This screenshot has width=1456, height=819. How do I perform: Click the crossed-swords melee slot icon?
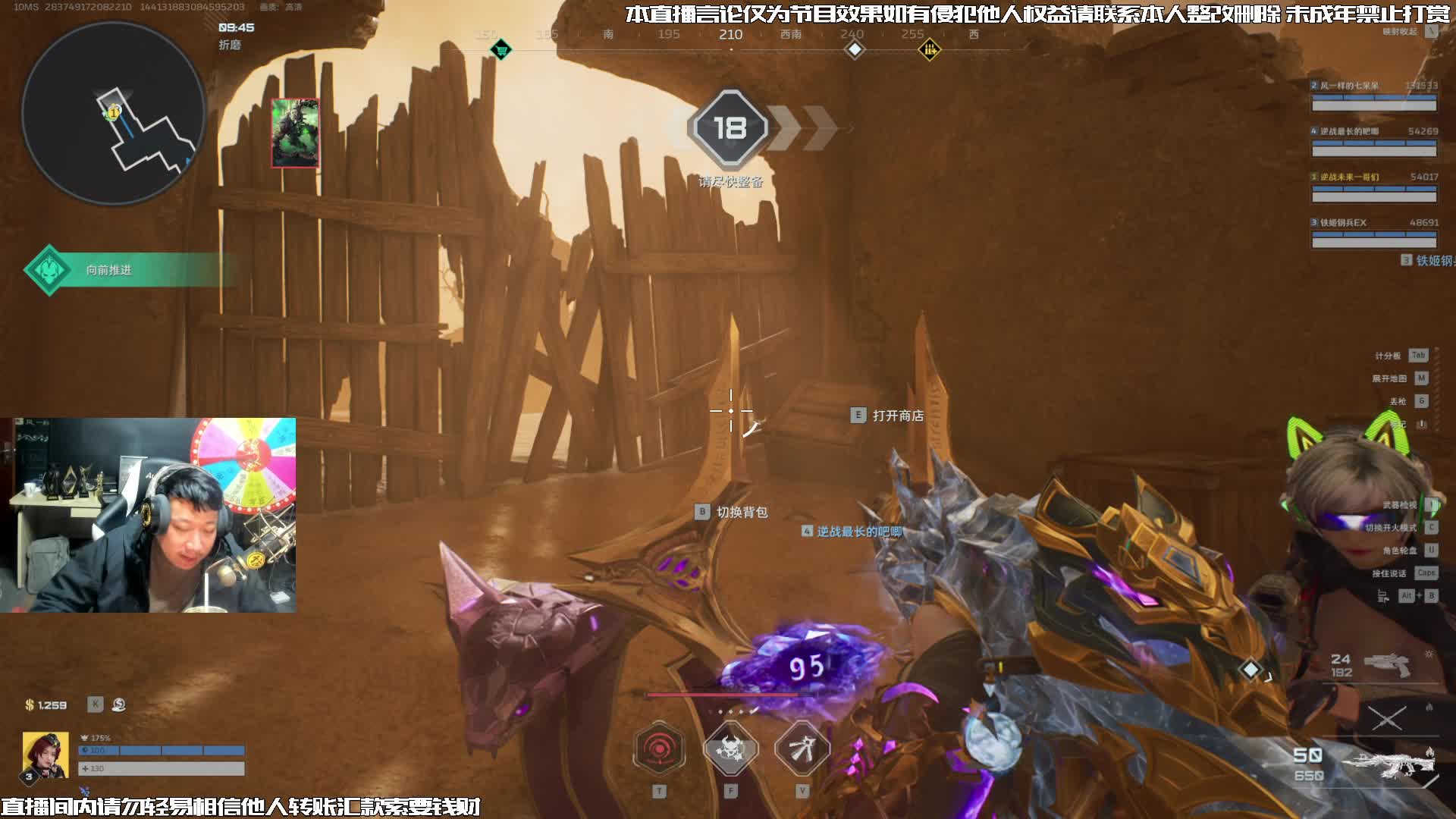1386,717
